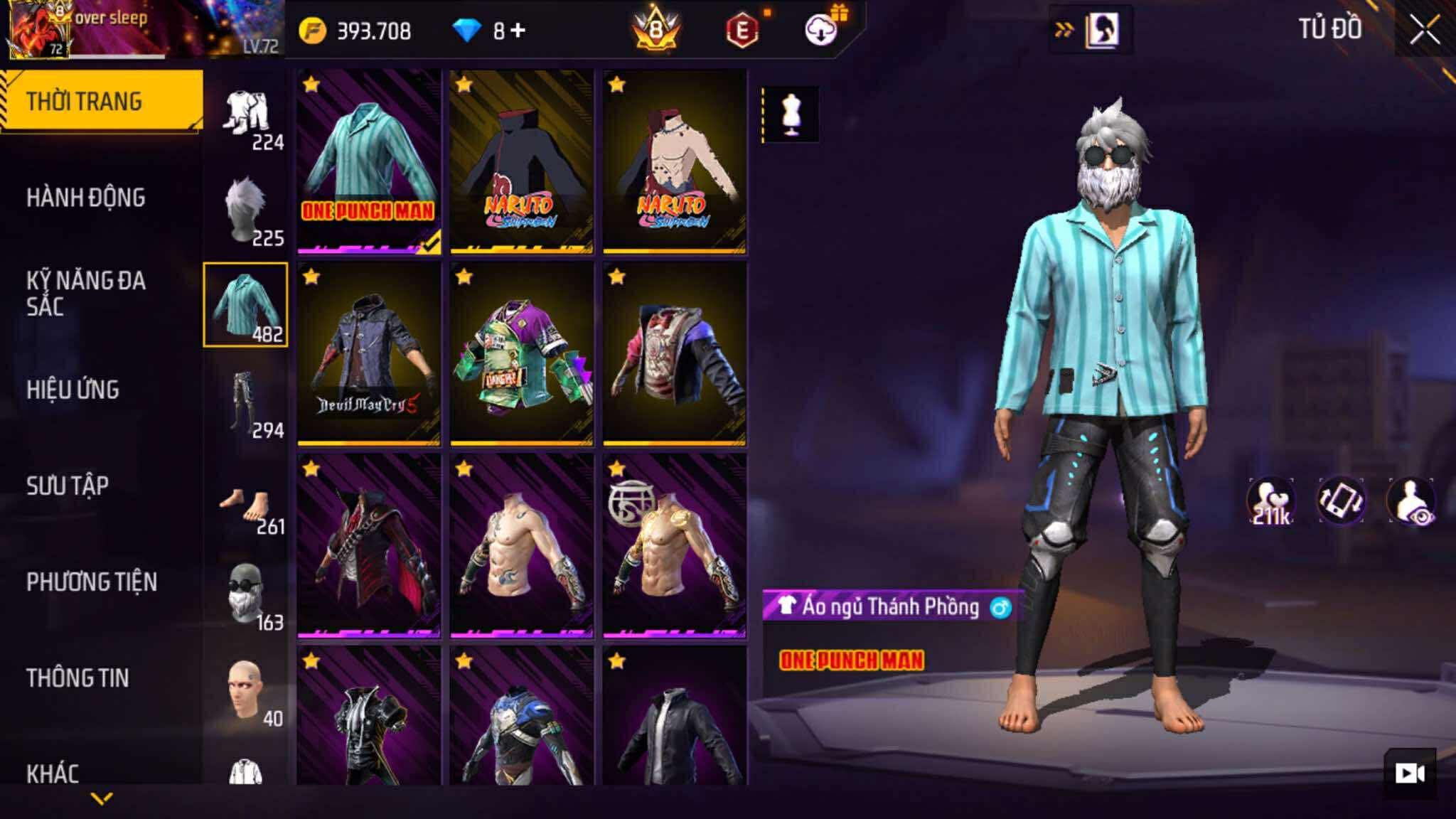
Task: Tap the mannequin preview icon
Action: click(791, 114)
